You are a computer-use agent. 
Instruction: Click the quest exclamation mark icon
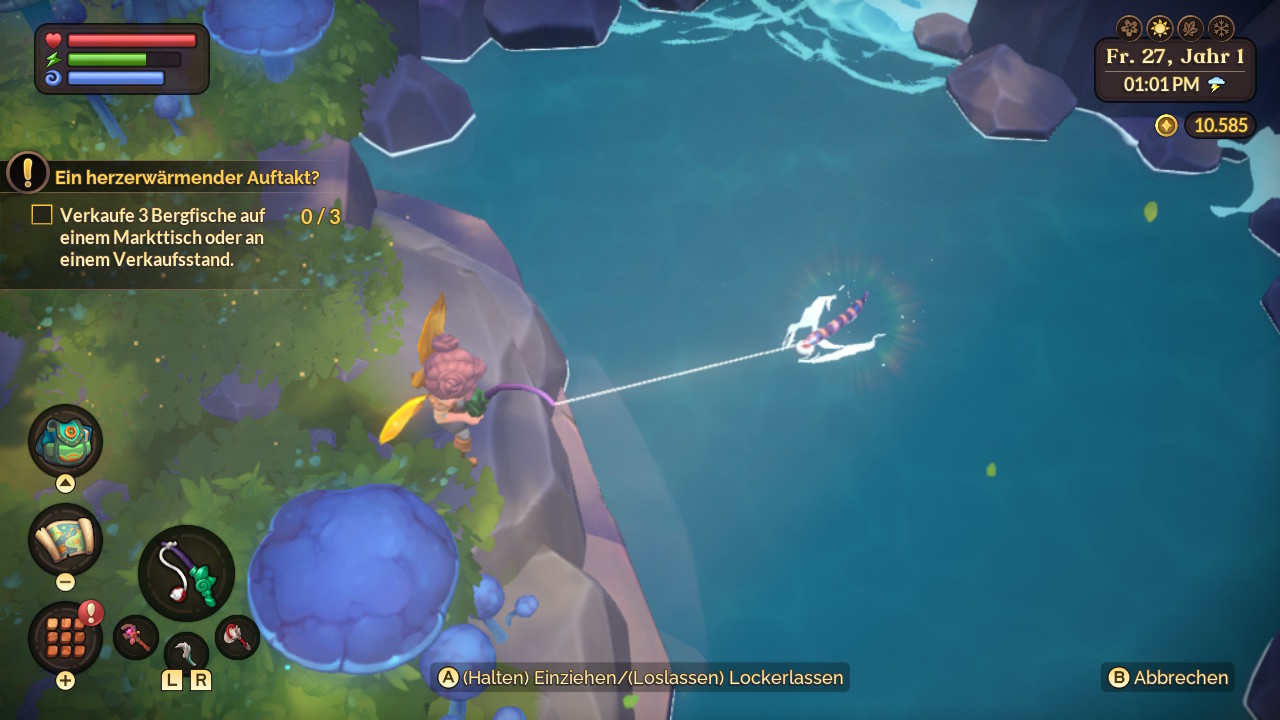click(x=28, y=172)
